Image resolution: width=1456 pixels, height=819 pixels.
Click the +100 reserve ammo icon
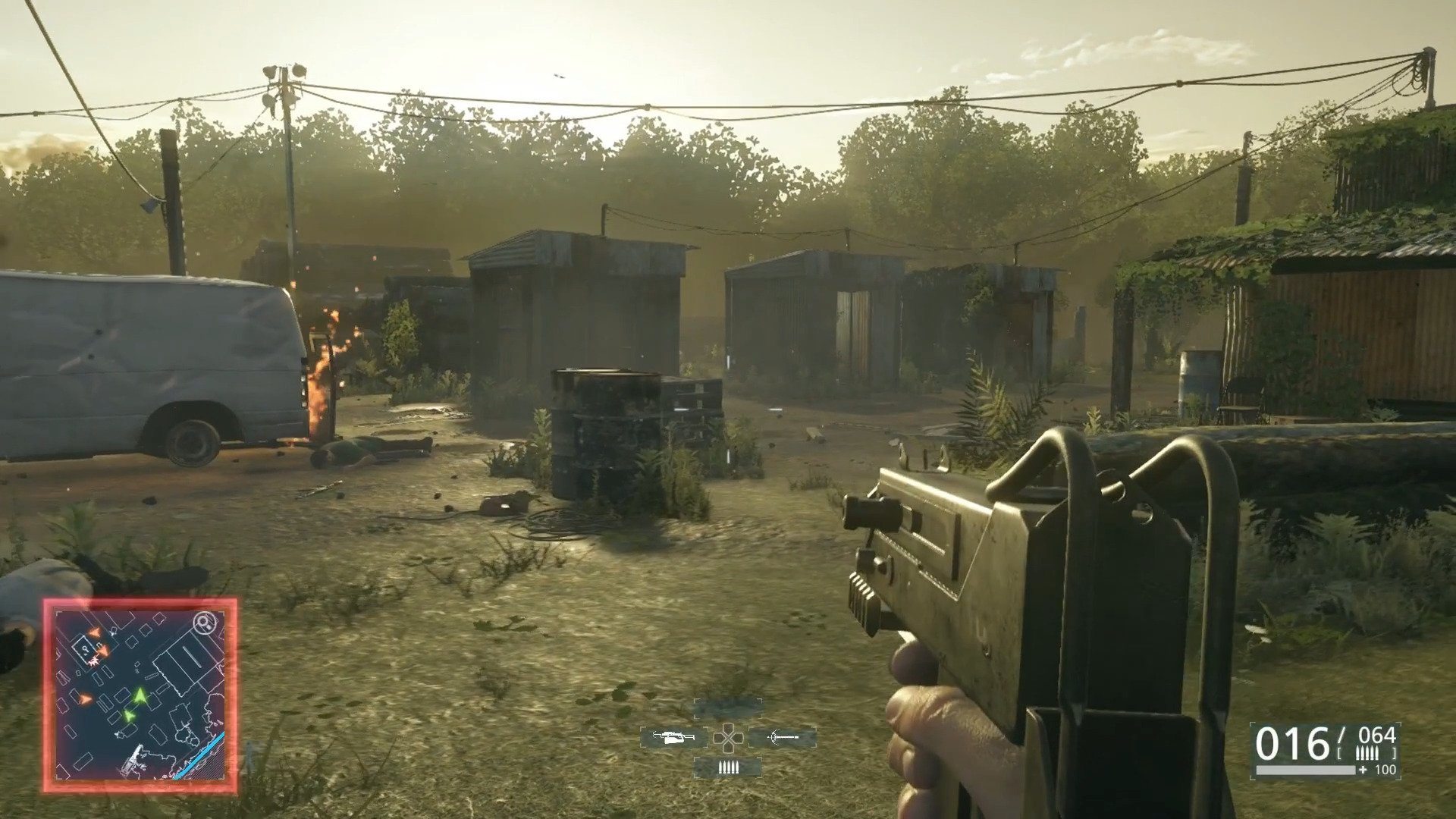click(1376, 769)
